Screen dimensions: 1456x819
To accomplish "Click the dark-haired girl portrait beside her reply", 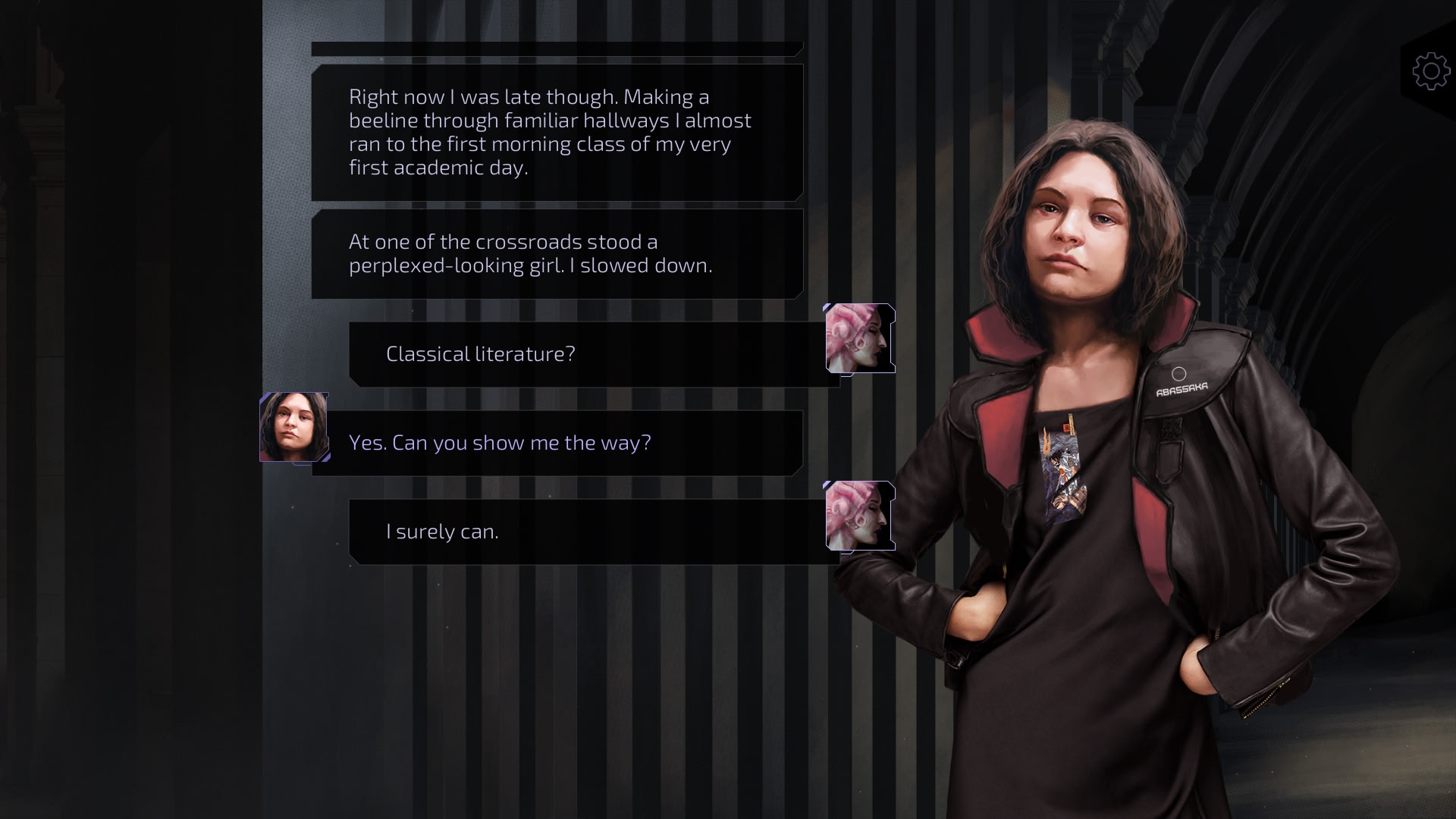I will 294,427.
